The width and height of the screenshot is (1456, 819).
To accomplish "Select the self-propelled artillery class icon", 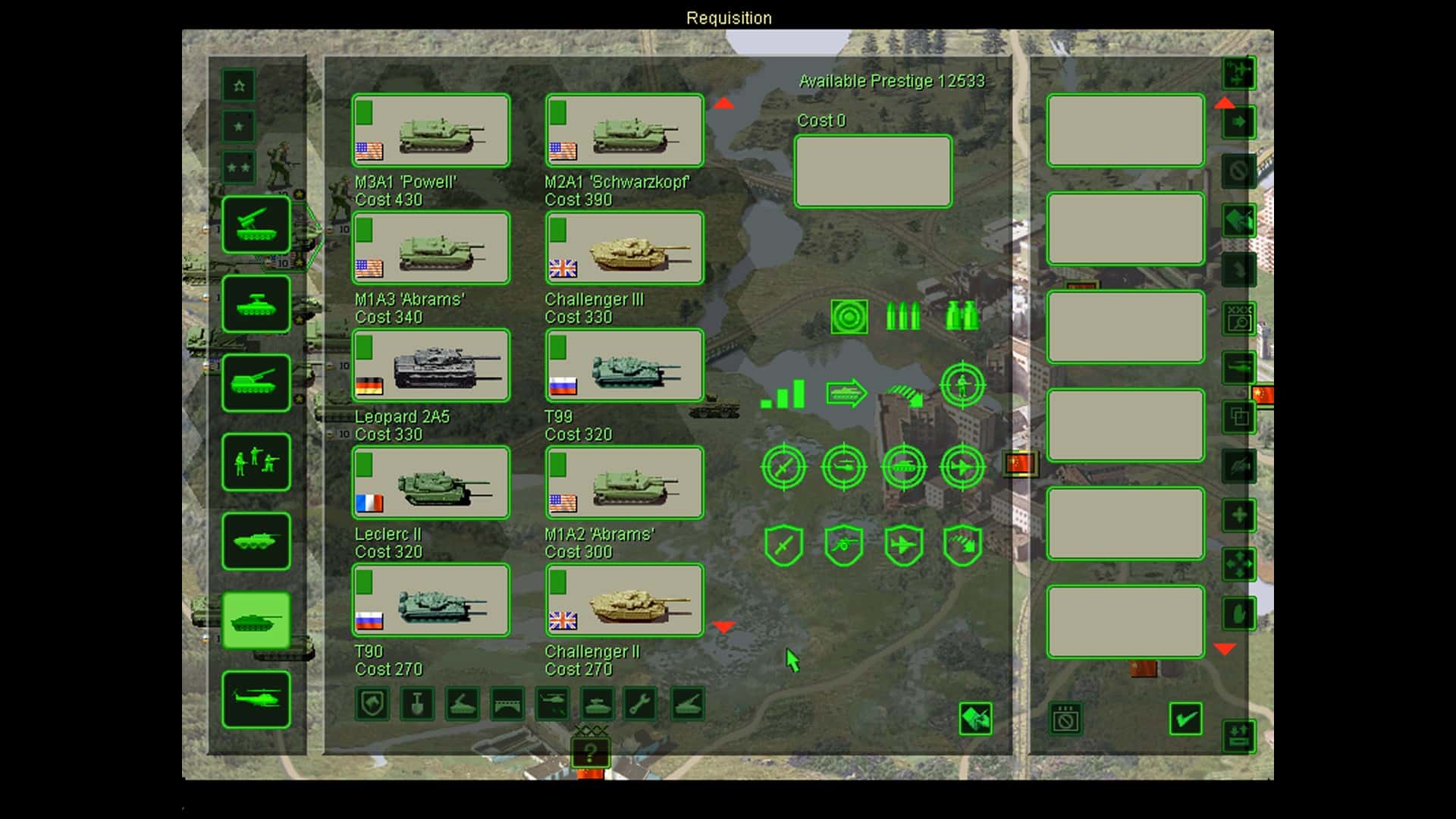I will 256,383.
